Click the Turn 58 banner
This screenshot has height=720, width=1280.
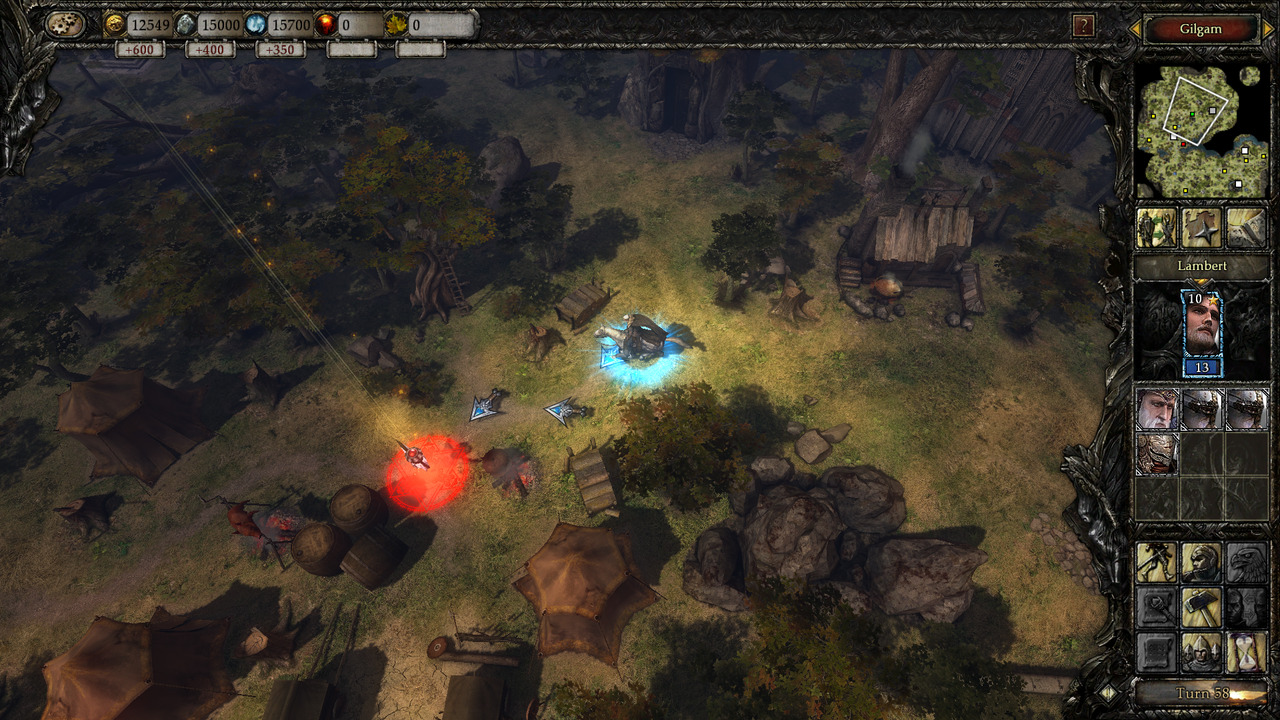click(x=1198, y=692)
